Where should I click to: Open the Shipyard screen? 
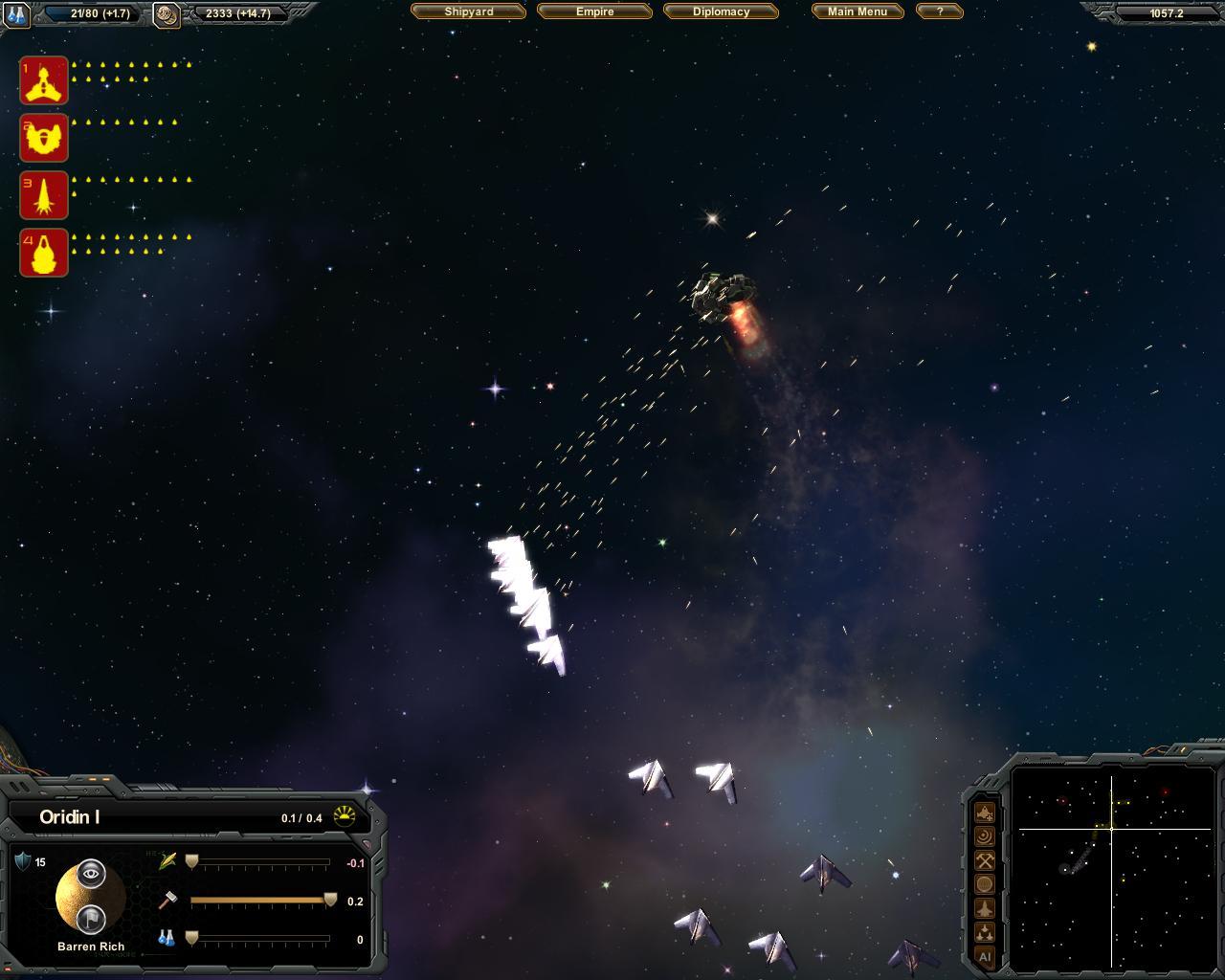(468, 11)
